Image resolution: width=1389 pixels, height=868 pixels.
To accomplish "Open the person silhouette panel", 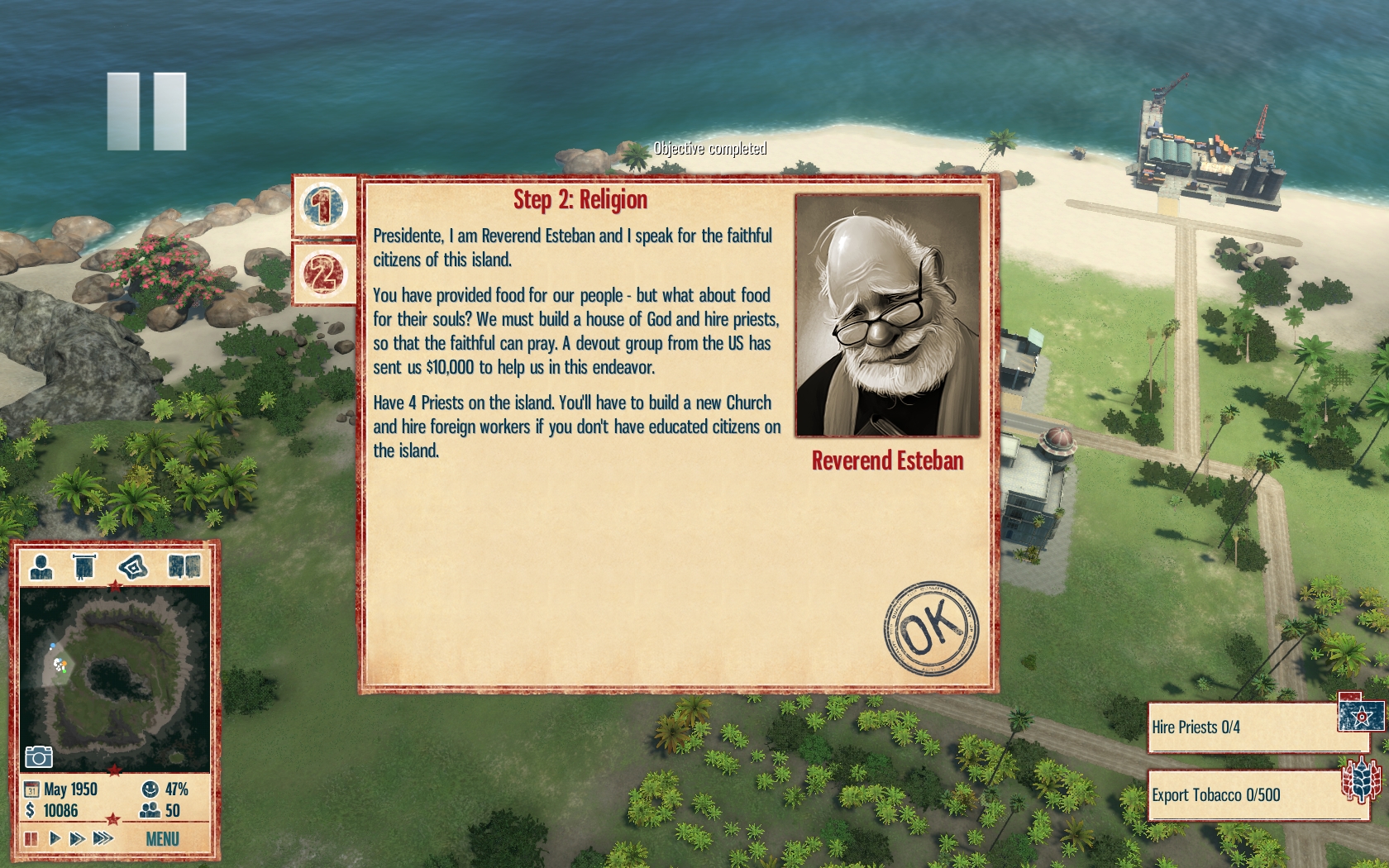I will (x=41, y=567).
